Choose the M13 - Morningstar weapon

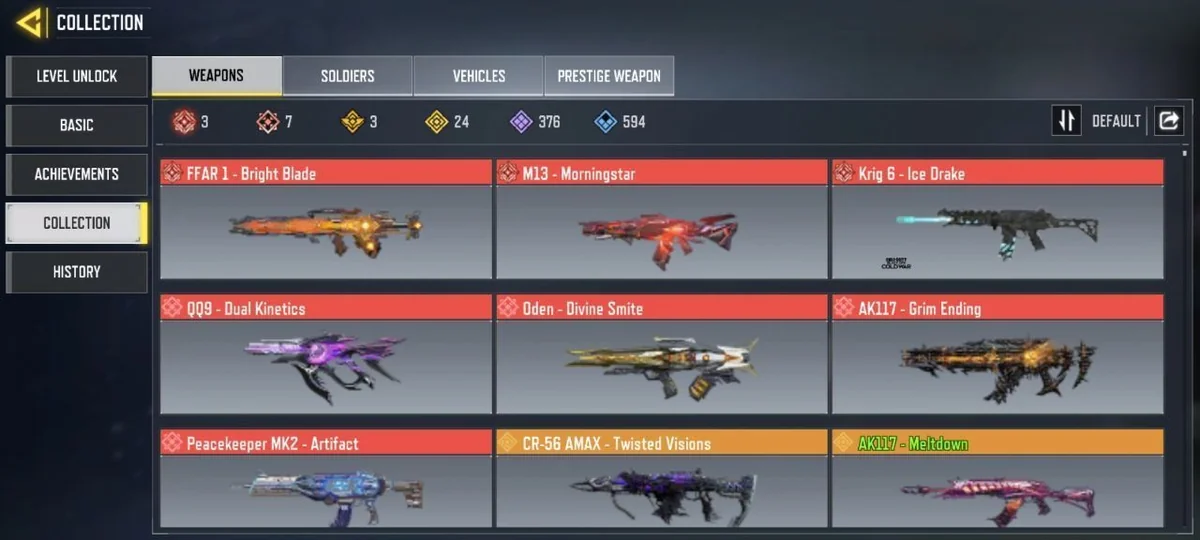tap(661, 220)
